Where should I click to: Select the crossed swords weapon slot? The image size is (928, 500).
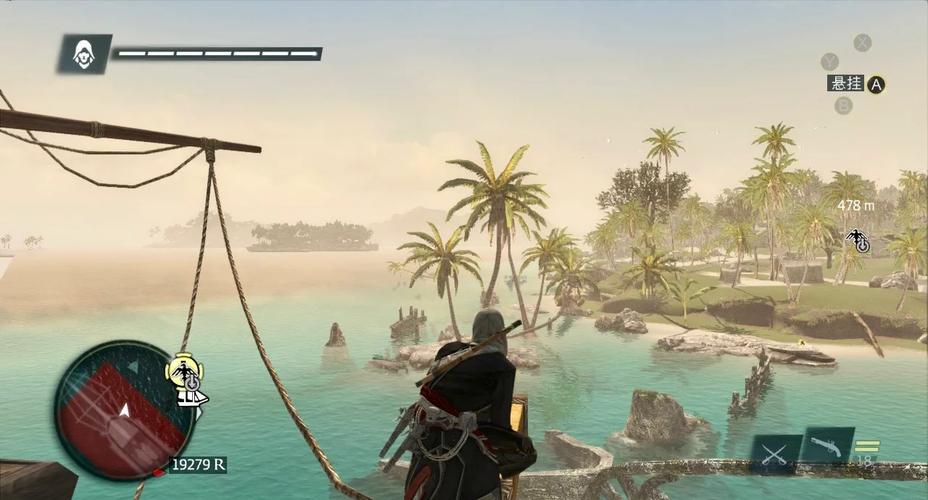(x=776, y=453)
